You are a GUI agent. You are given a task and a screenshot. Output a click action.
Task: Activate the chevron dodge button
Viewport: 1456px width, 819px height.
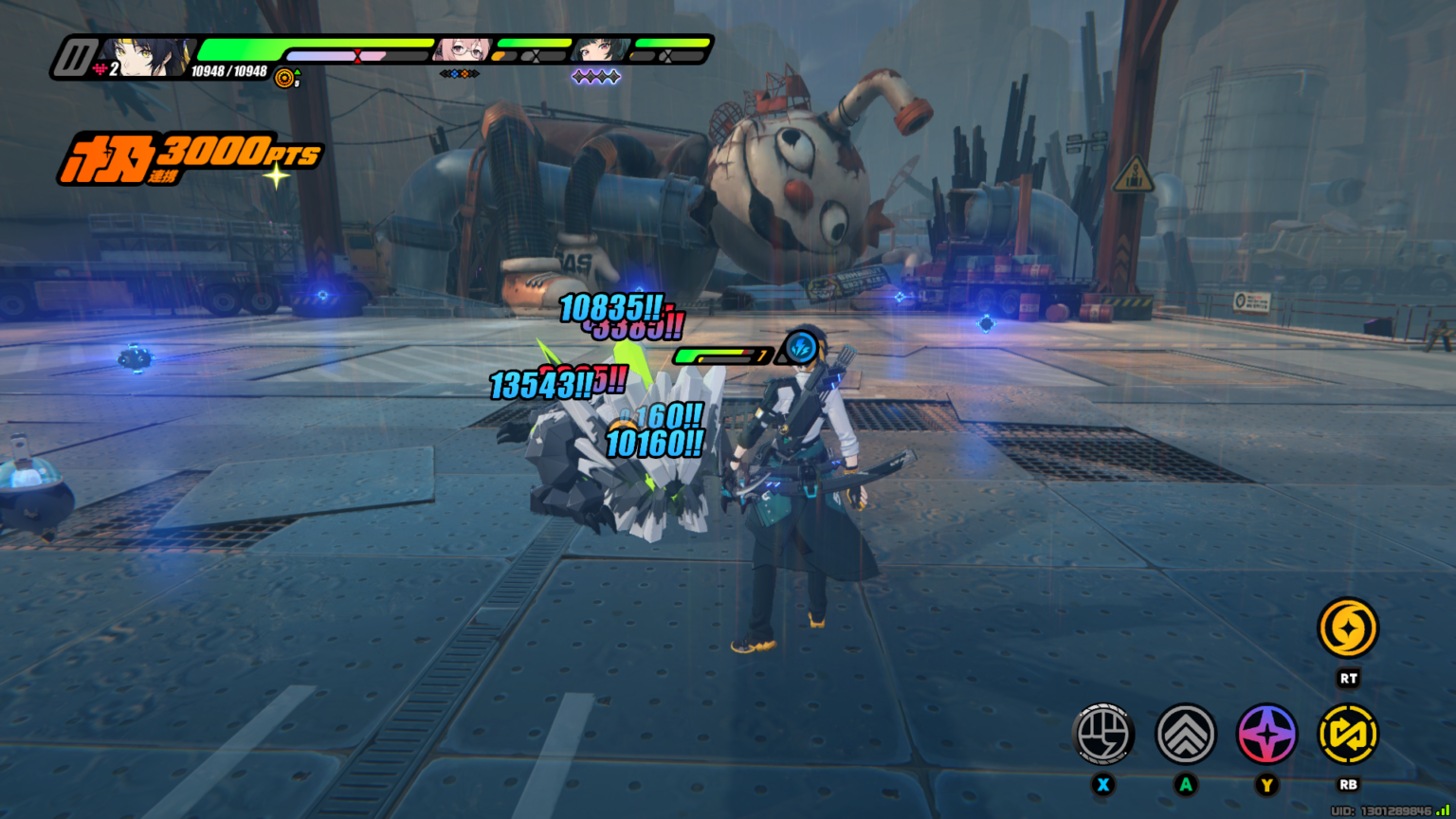1186,734
